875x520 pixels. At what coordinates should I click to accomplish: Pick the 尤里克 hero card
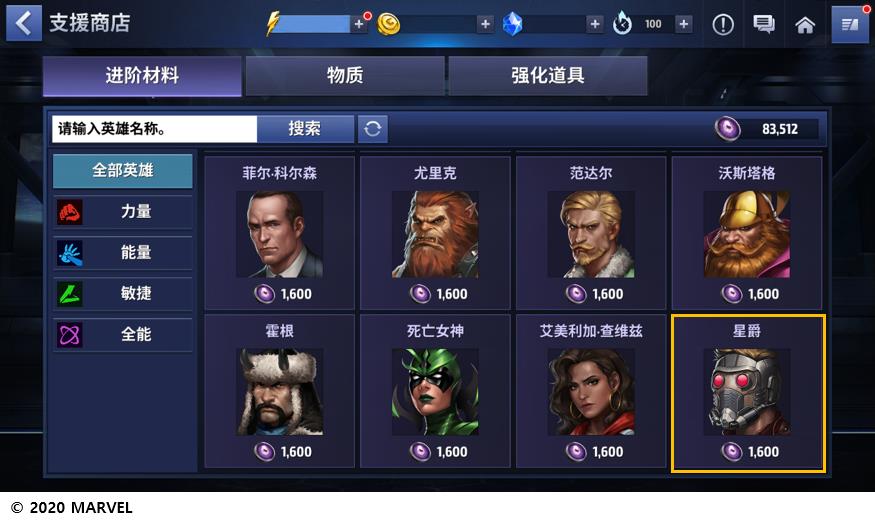pyautogui.click(x=435, y=232)
